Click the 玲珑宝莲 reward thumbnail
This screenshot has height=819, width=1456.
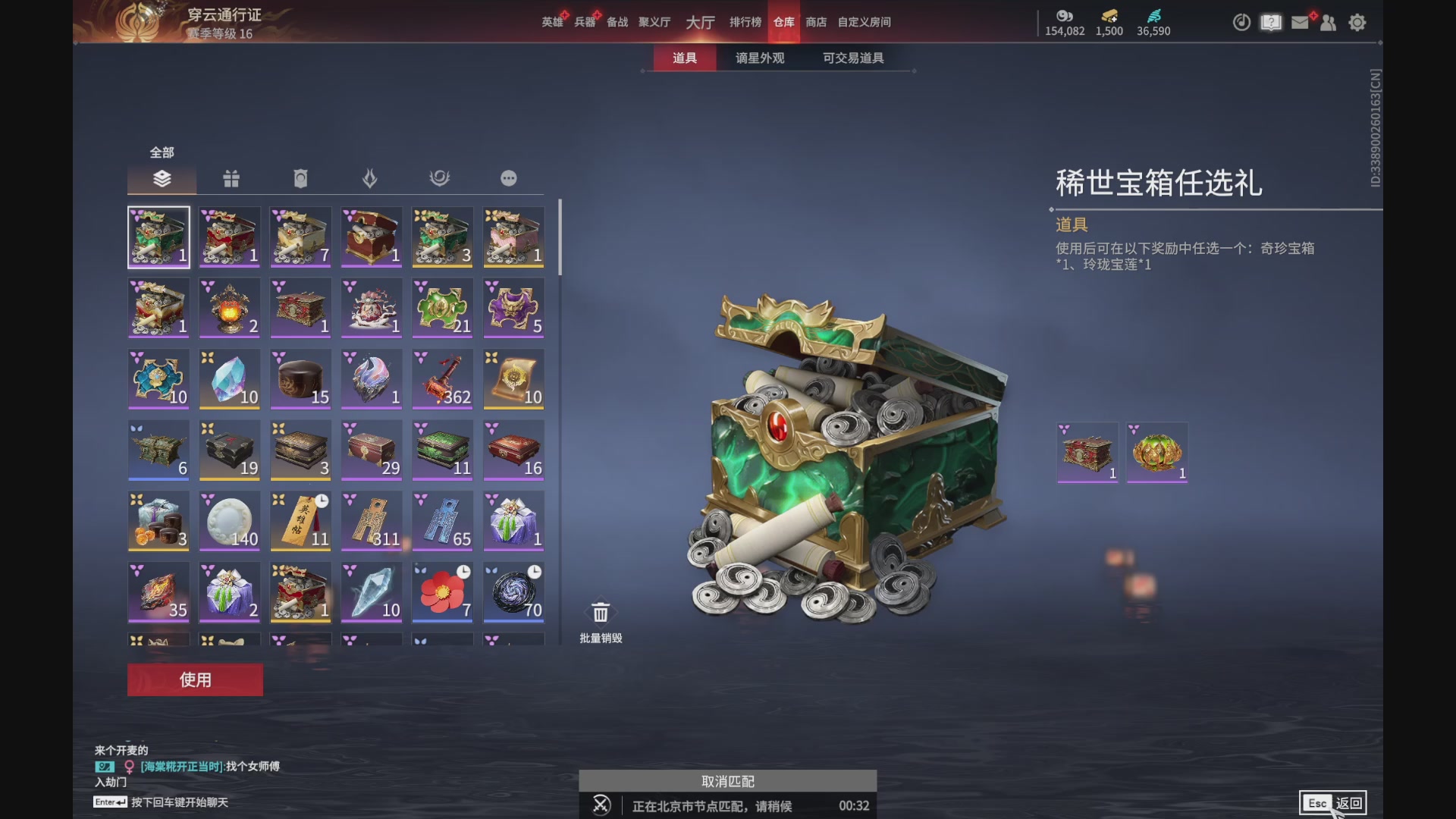click(x=1156, y=450)
